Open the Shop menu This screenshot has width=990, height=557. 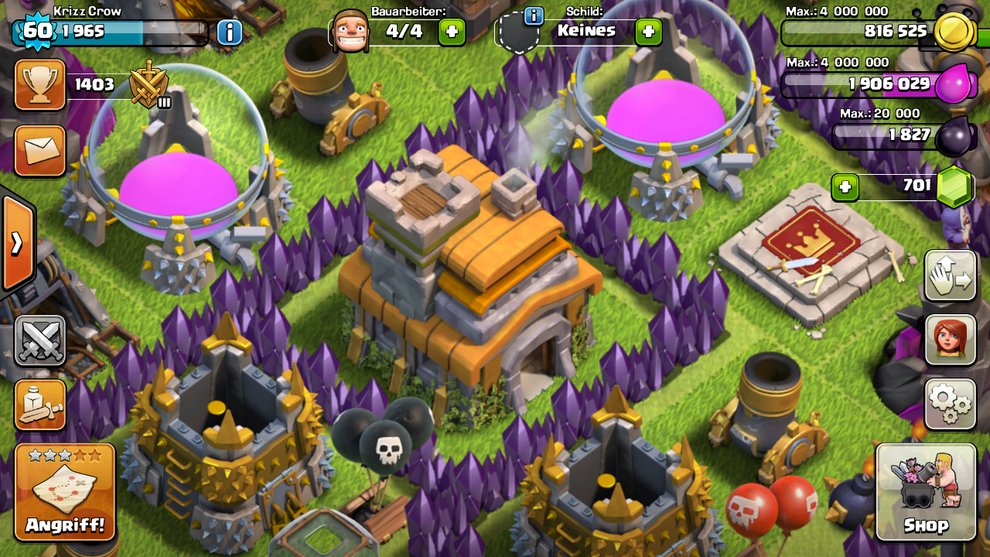click(925, 494)
